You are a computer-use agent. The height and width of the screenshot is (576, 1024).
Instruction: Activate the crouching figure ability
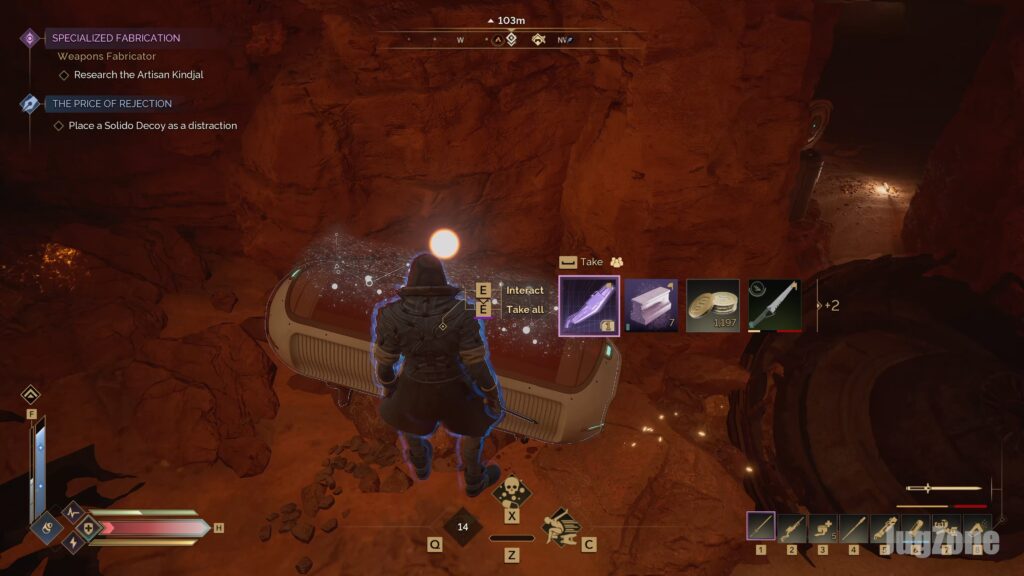point(562,525)
